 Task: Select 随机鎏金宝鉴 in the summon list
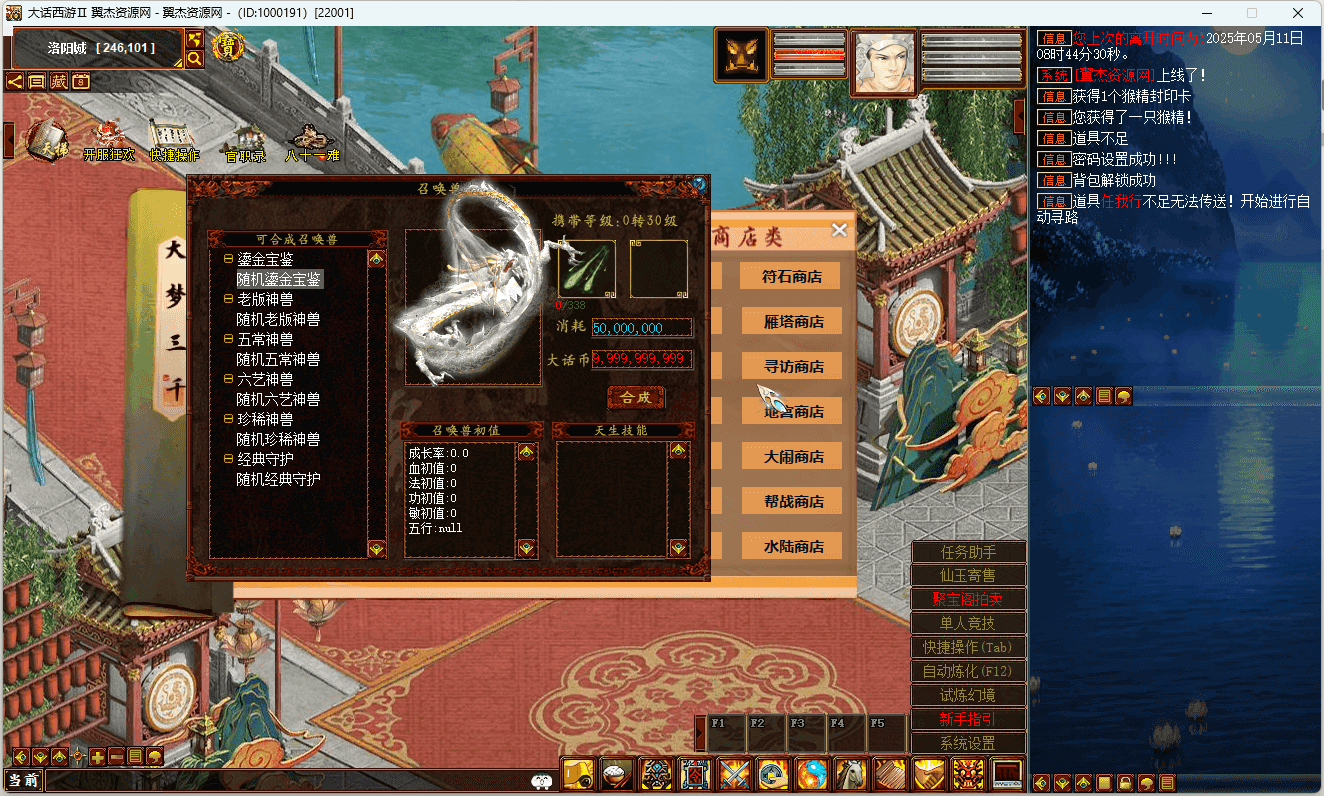click(x=279, y=279)
